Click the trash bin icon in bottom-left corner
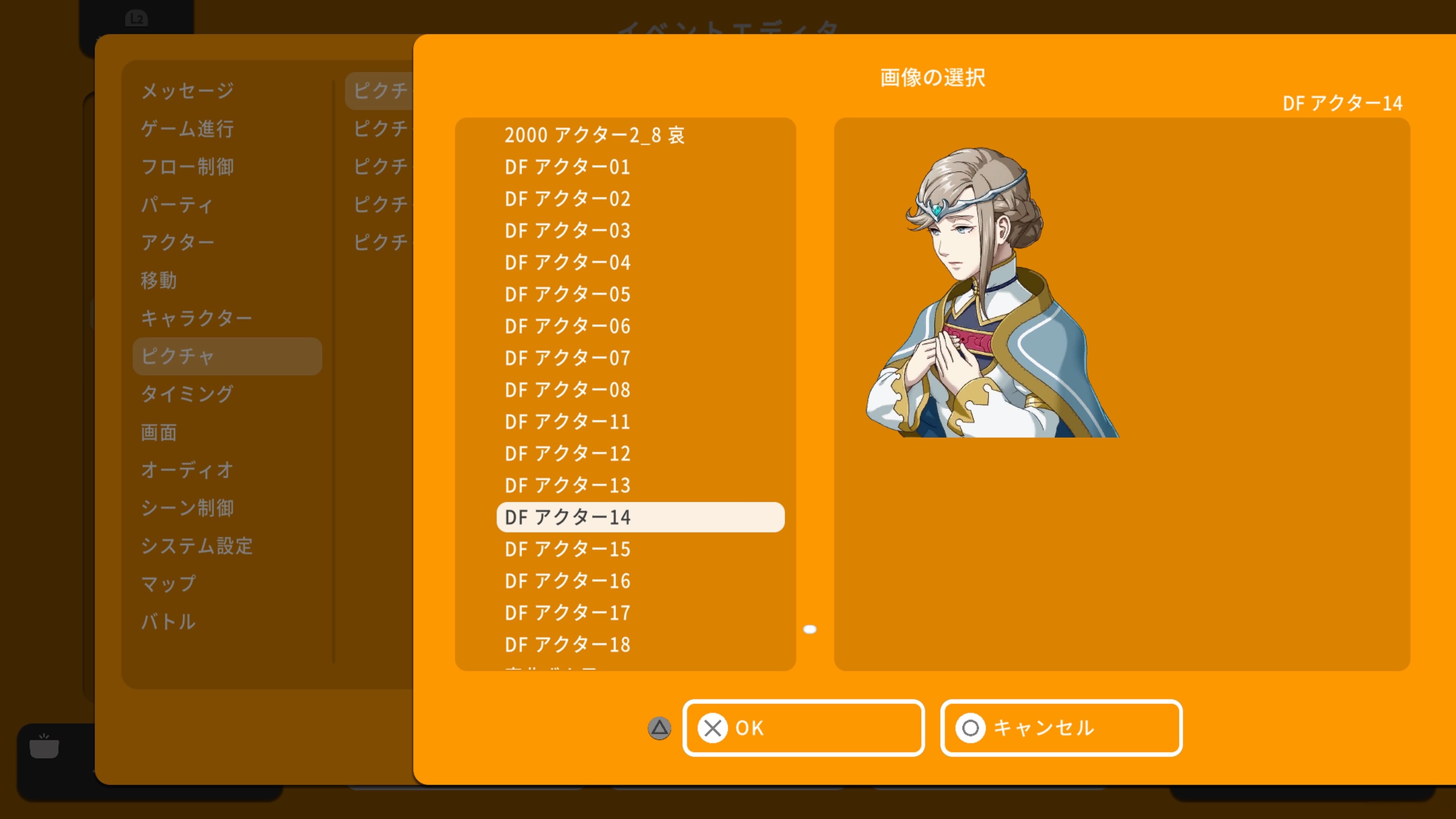 click(x=44, y=747)
